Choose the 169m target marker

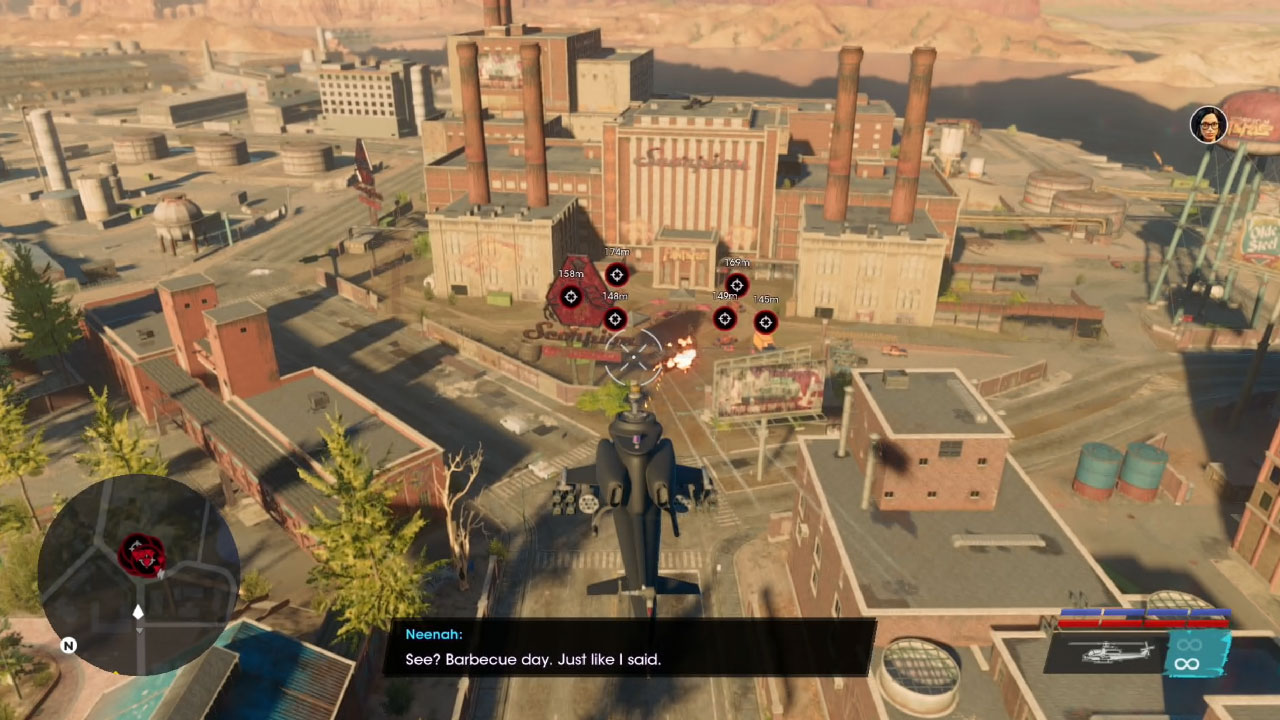[x=736, y=285]
